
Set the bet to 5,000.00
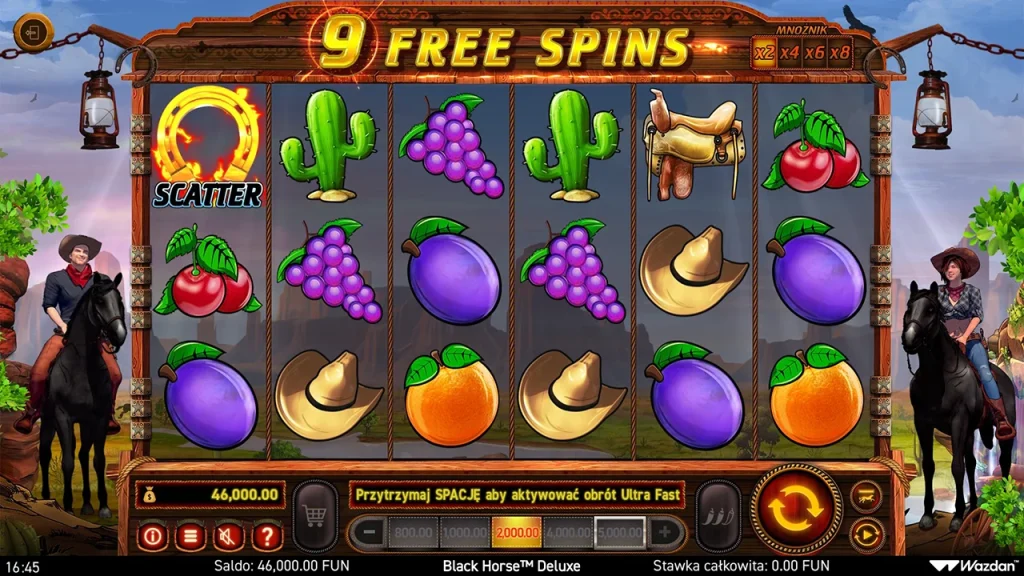click(x=620, y=533)
